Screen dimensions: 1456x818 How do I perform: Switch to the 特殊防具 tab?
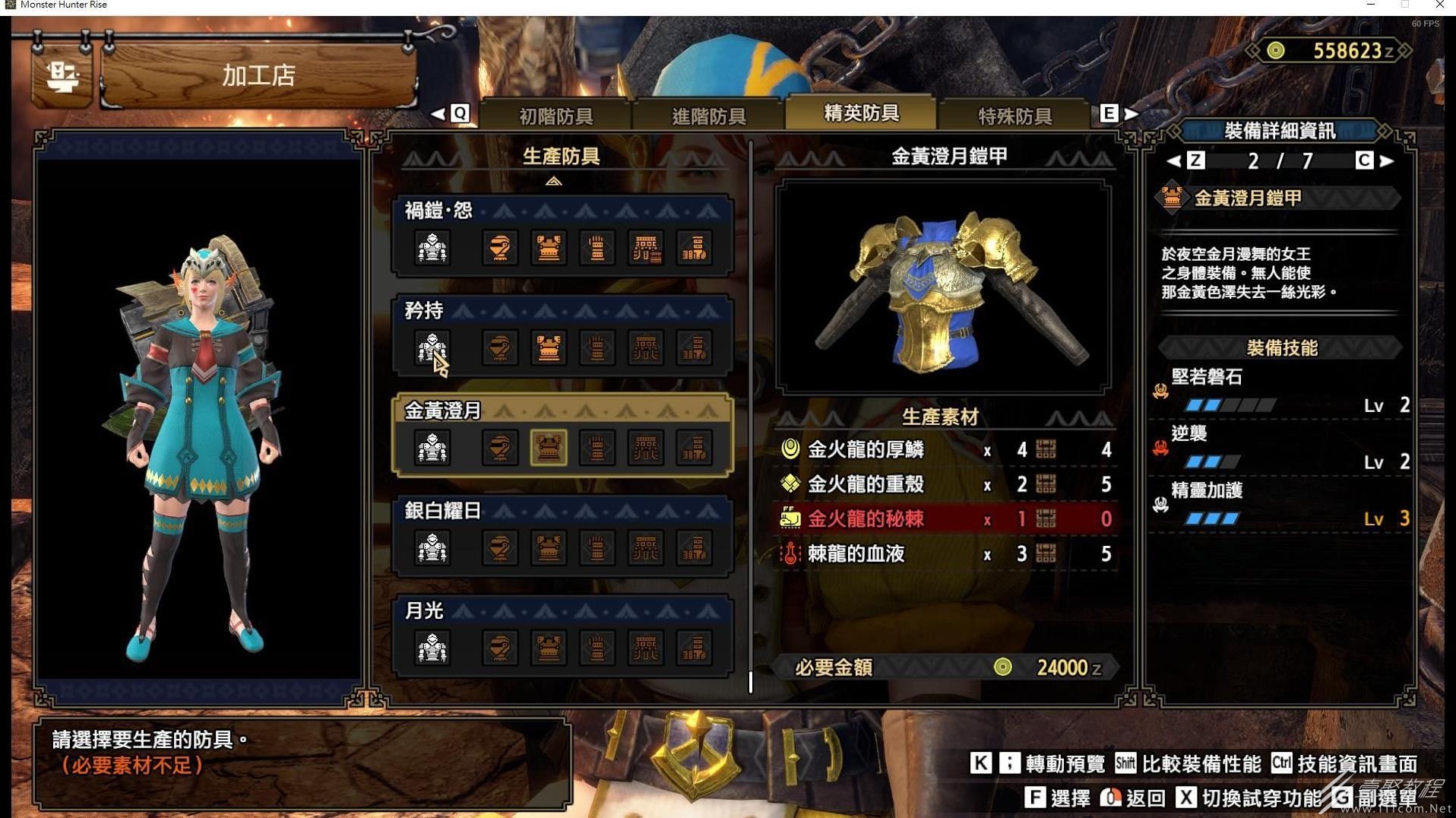(1014, 116)
